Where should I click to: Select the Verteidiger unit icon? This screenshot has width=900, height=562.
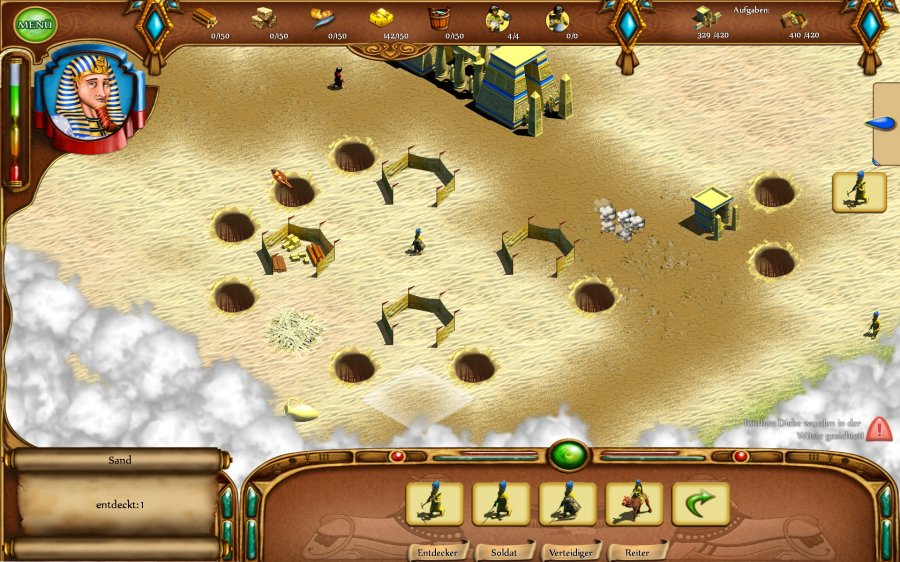pos(568,503)
